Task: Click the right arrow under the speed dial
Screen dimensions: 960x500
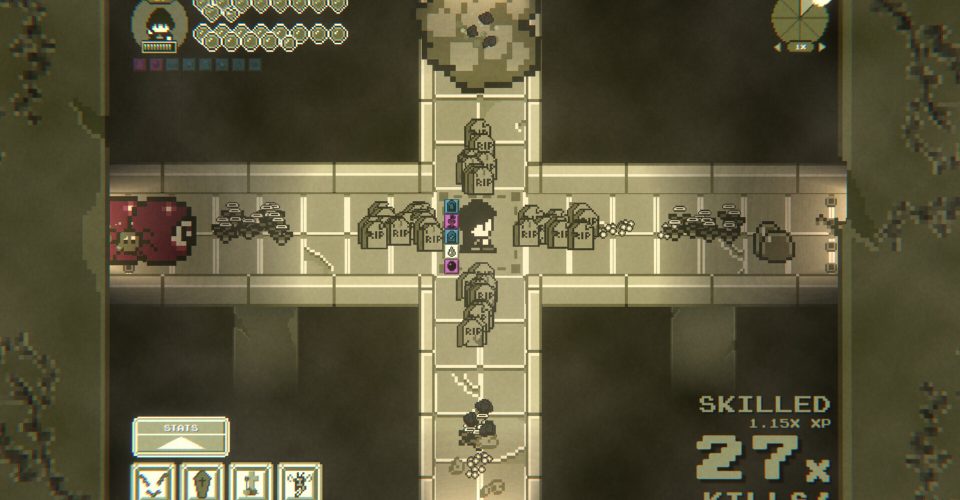Action: point(823,47)
